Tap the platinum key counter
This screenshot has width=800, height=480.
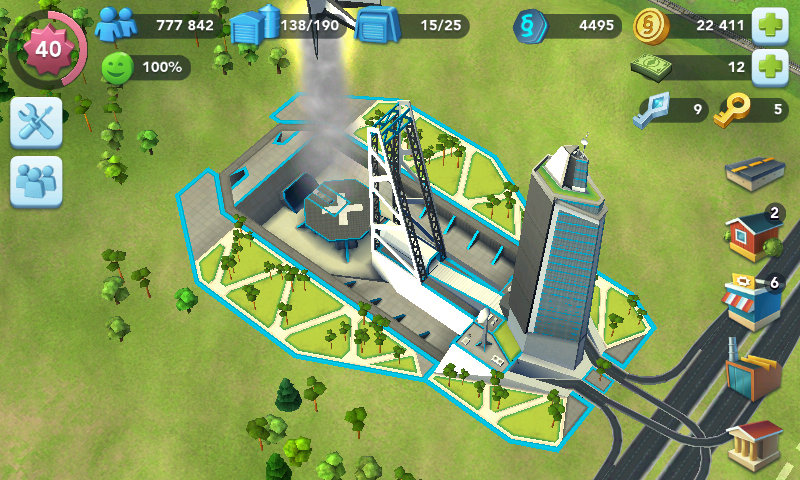tap(671, 110)
